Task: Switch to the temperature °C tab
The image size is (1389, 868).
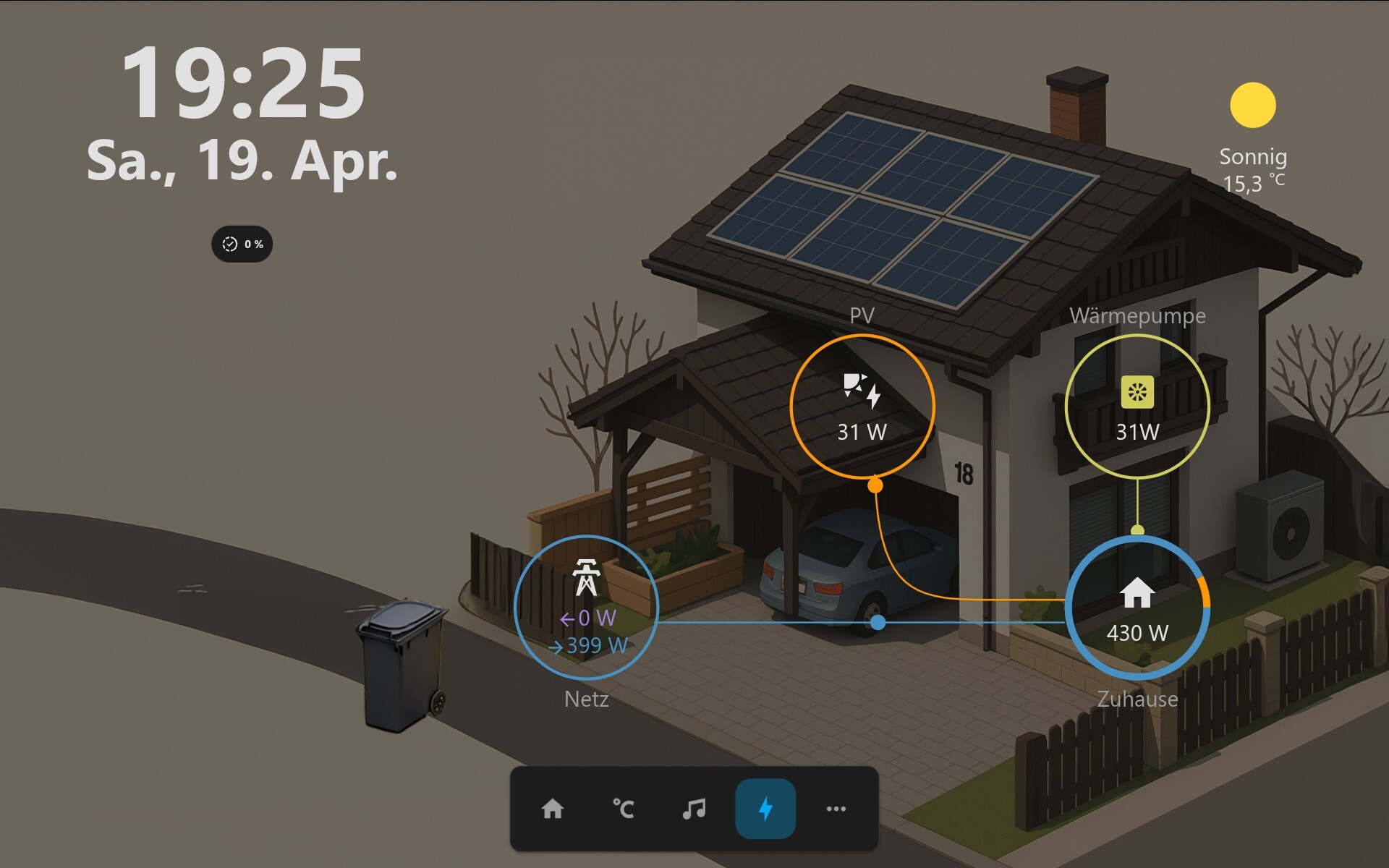Action: point(623,809)
